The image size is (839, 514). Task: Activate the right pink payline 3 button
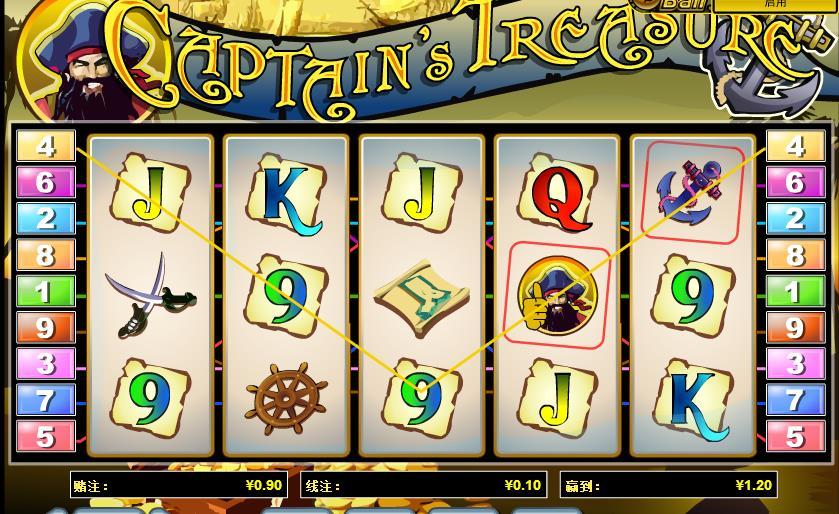pos(795,363)
